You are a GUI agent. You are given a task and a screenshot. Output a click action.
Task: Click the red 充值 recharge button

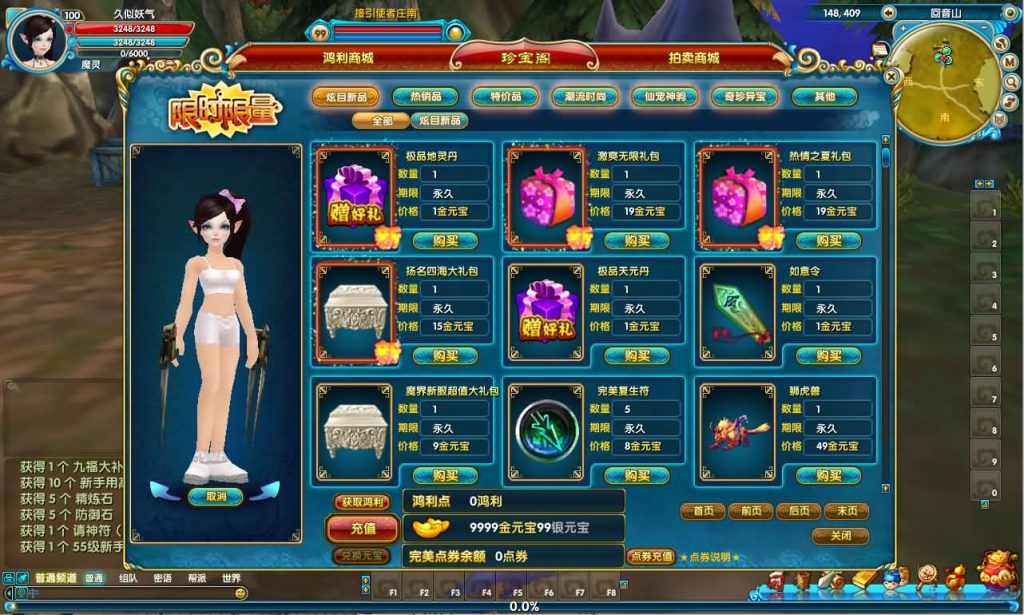[362, 528]
